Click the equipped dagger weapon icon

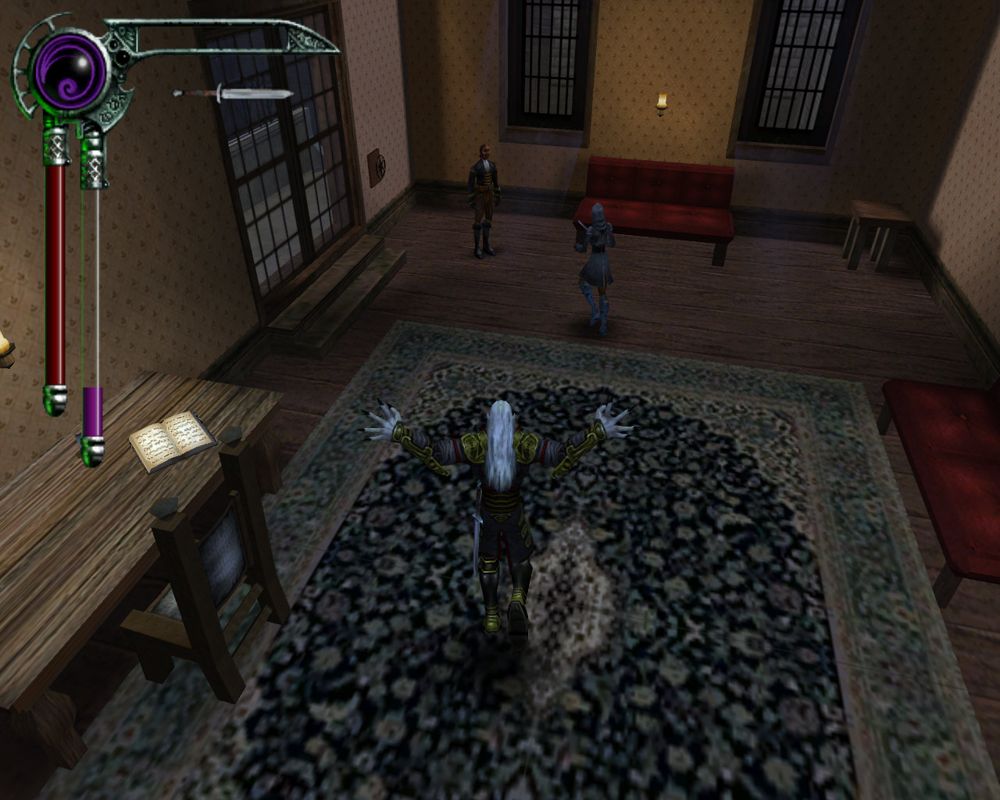[x=232, y=94]
